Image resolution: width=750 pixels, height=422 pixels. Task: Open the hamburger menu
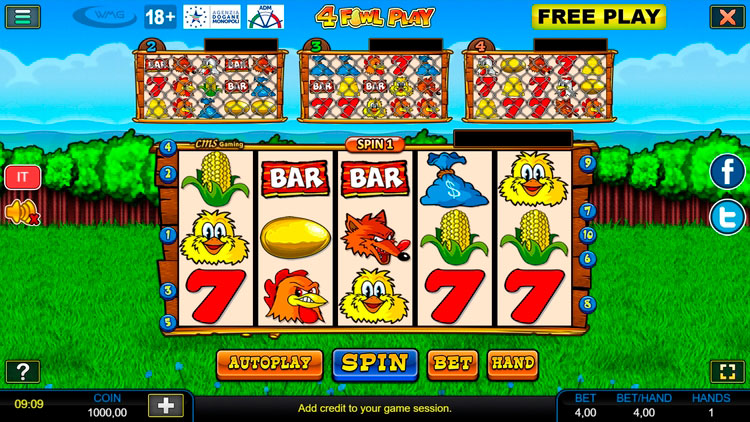coord(22,16)
